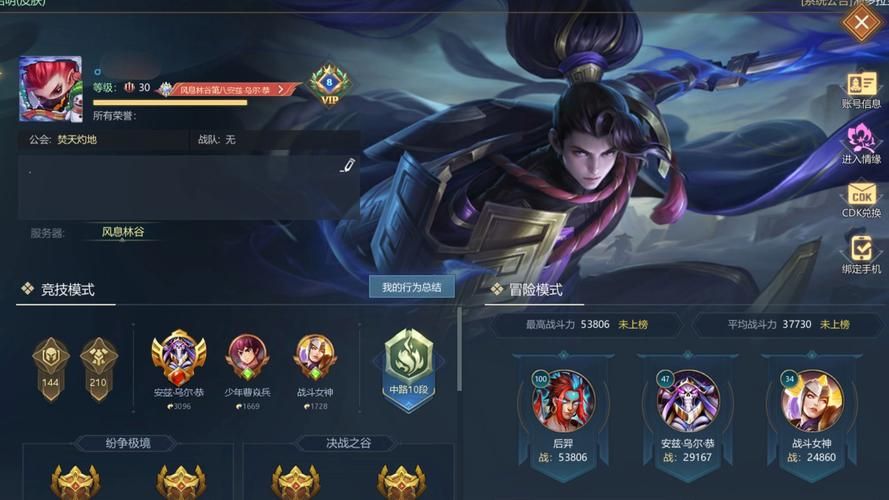Select 绑定手机 to bind phone
889x500 pixels.
(x=861, y=254)
